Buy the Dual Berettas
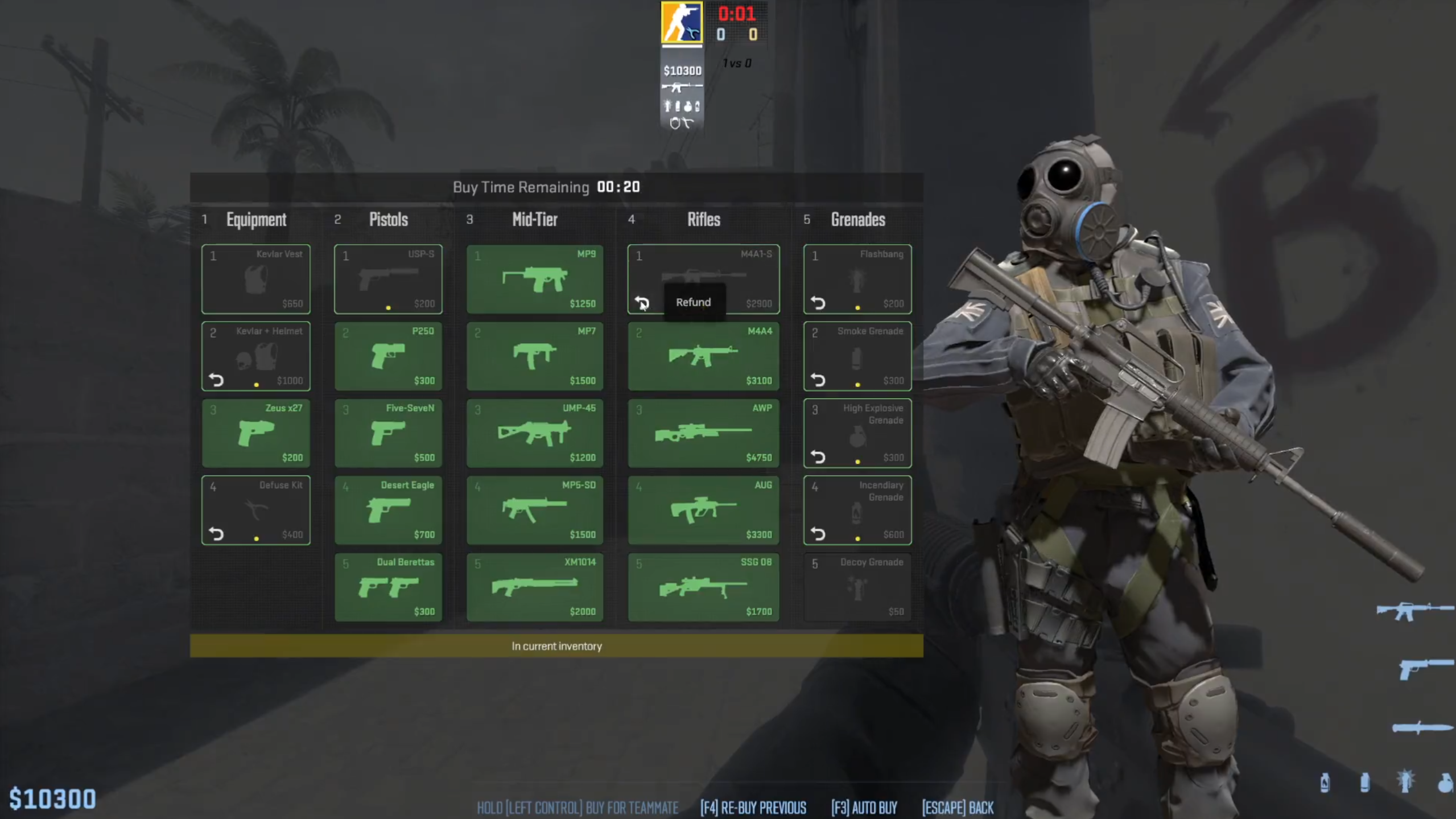This screenshot has height=819, width=1456. click(x=389, y=587)
